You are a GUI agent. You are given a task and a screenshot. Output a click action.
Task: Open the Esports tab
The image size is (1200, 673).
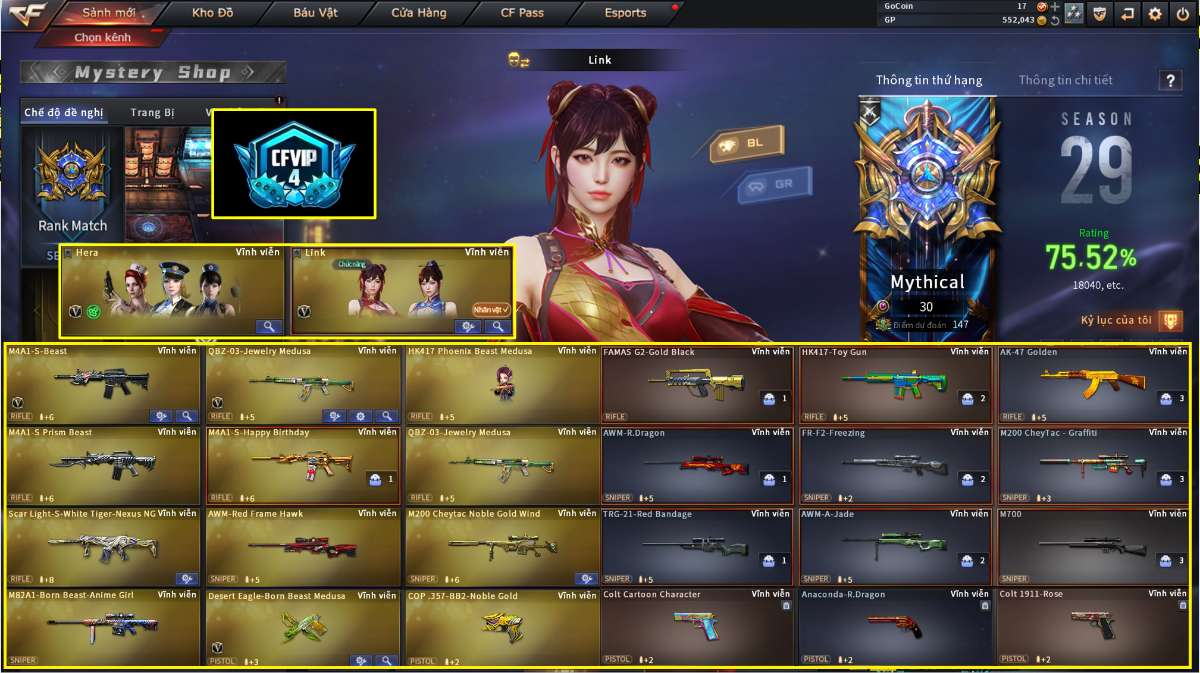625,13
